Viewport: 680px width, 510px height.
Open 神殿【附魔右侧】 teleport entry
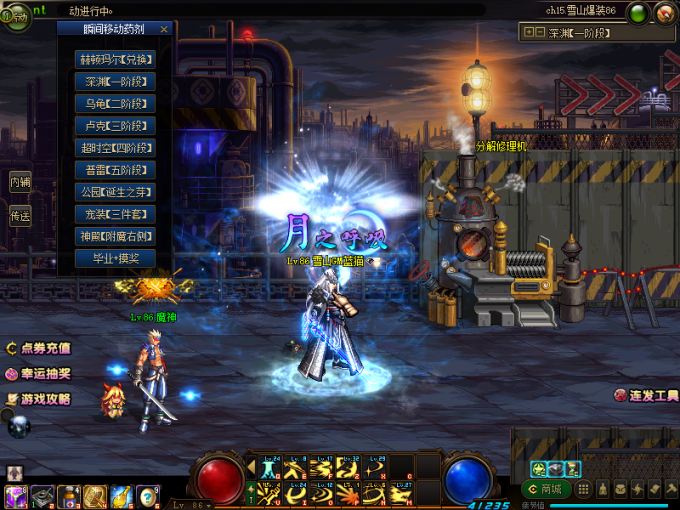coord(115,236)
